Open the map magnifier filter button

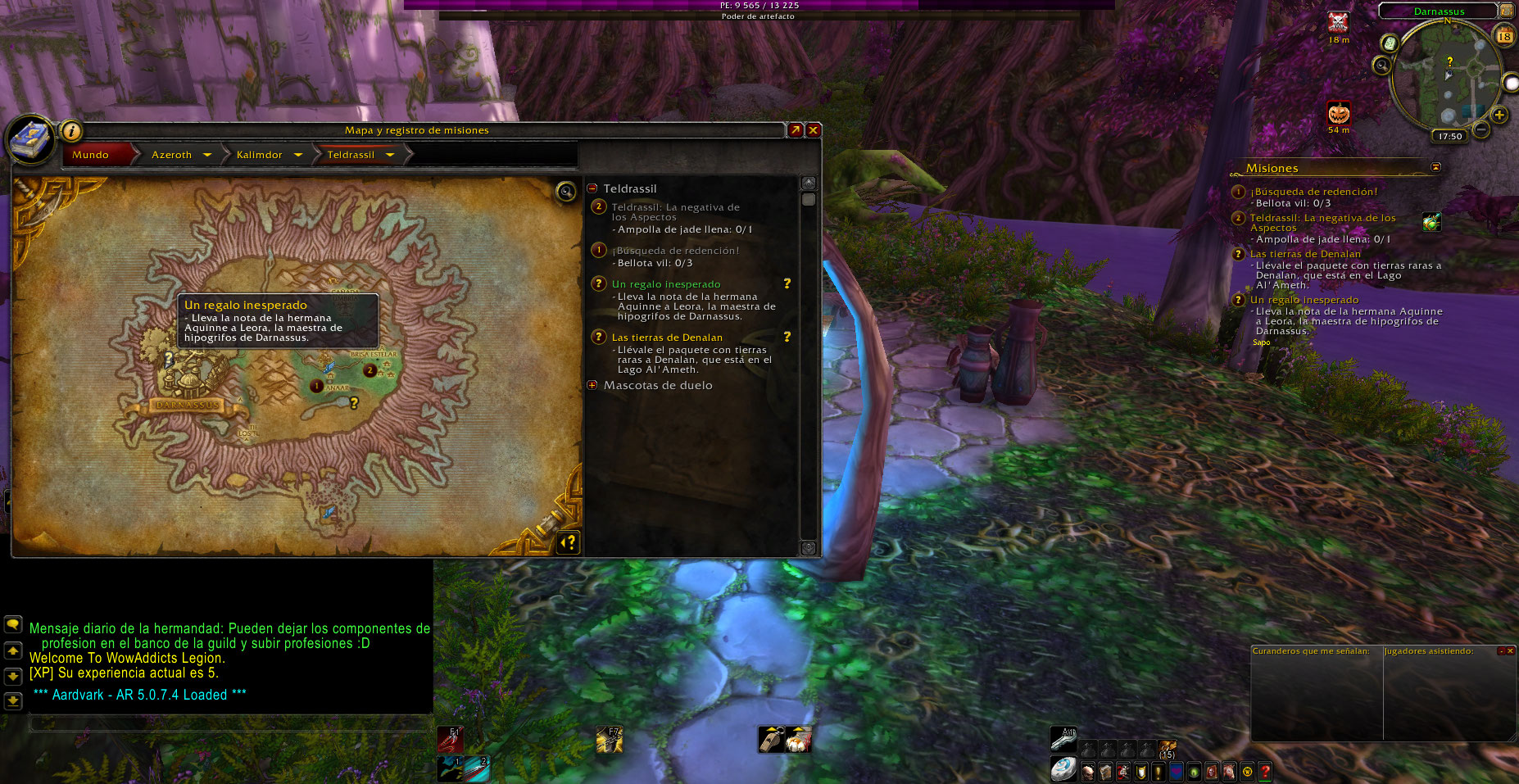tap(565, 192)
